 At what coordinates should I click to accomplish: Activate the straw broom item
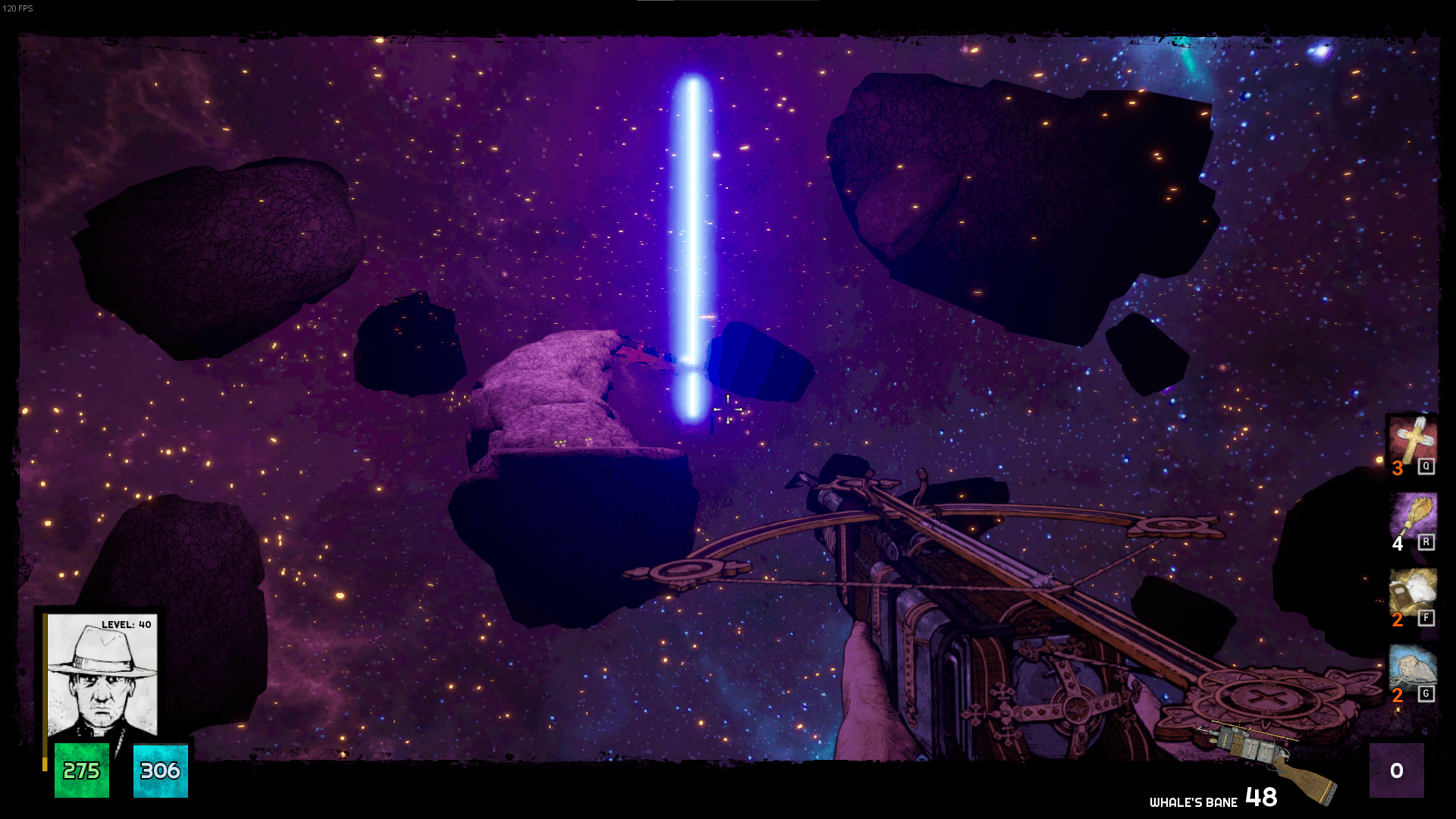(1412, 516)
